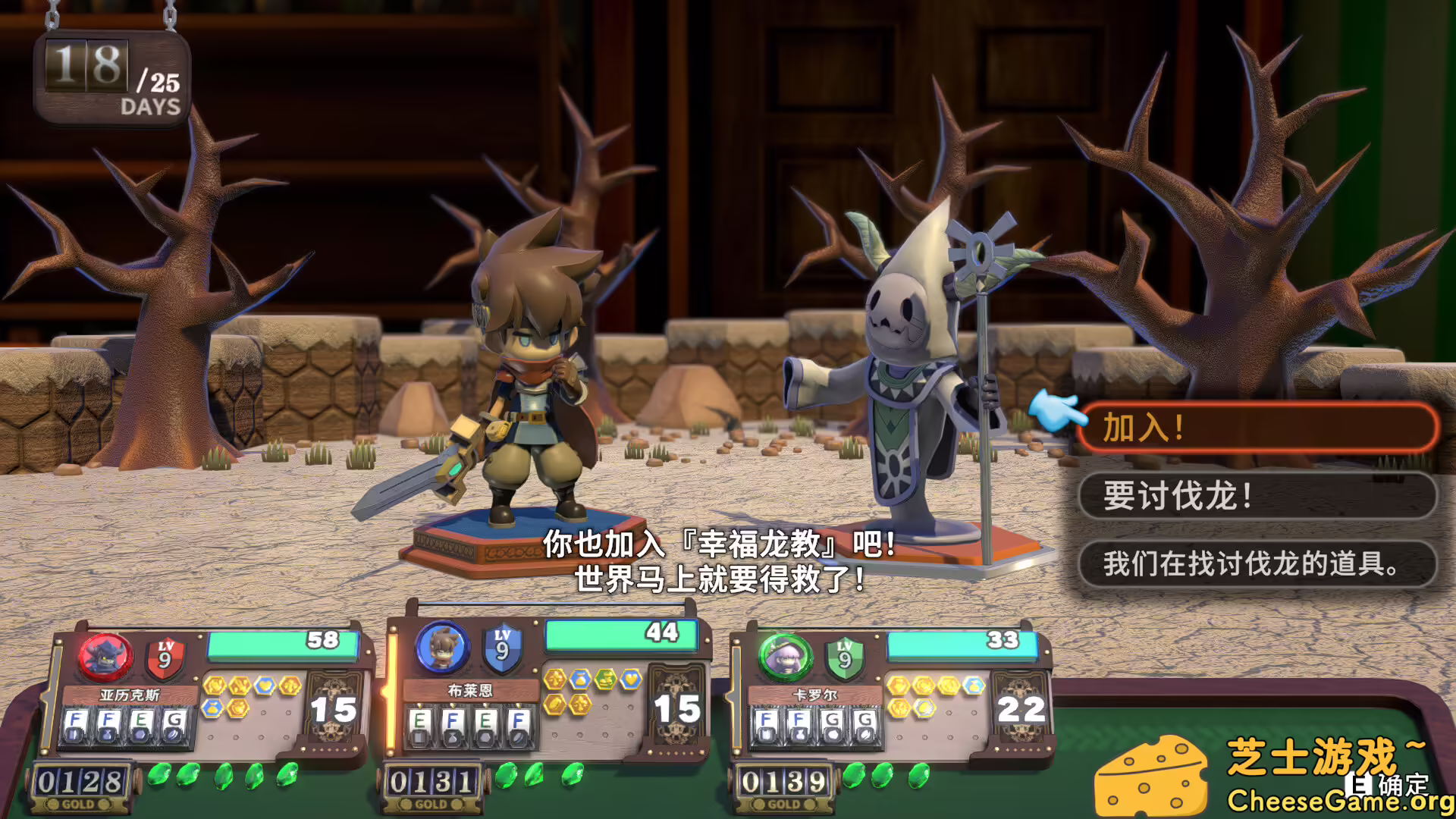Click the blue money-bag hex badge on 亚历克斯's panel

coord(212,707)
